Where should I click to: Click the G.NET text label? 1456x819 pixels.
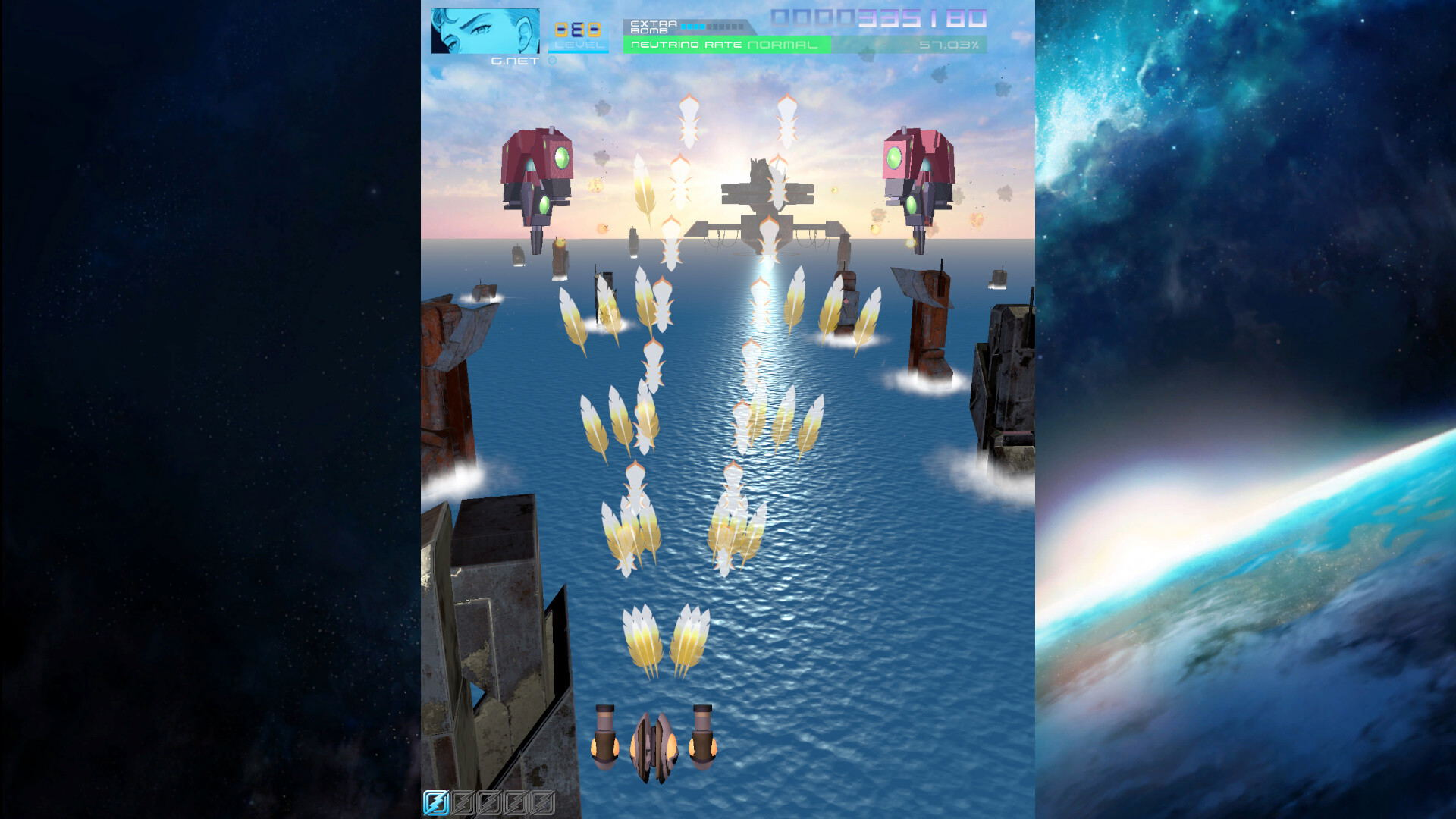pos(514,60)
